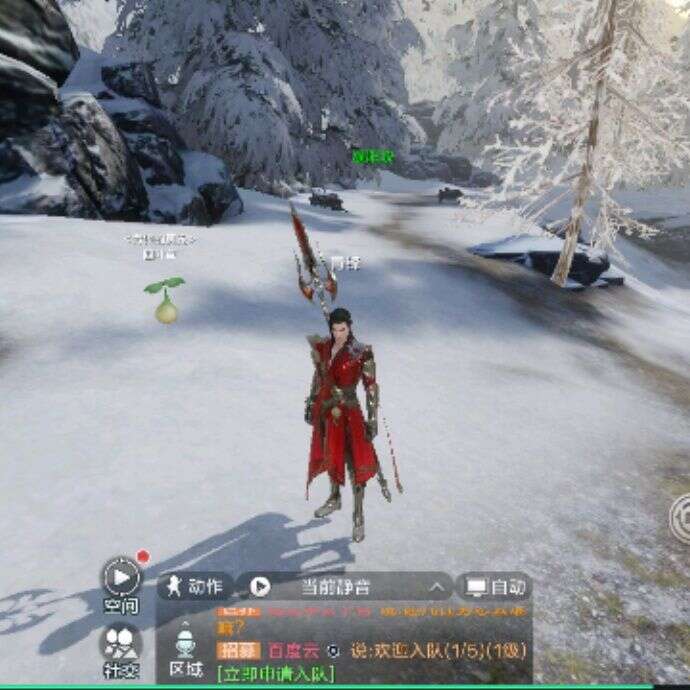Select the 招募 recruit tag in chat
Viewport: 690px width, 690px height.
238,649
